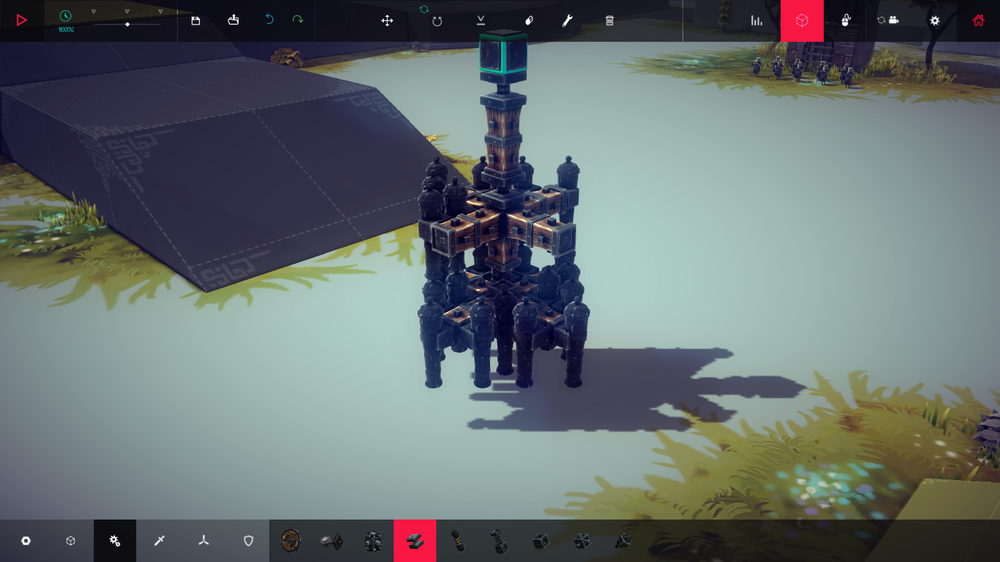Open the settings gear menu
The height and width of the screenshot is (562, 1000).
(x=935, y=20)
